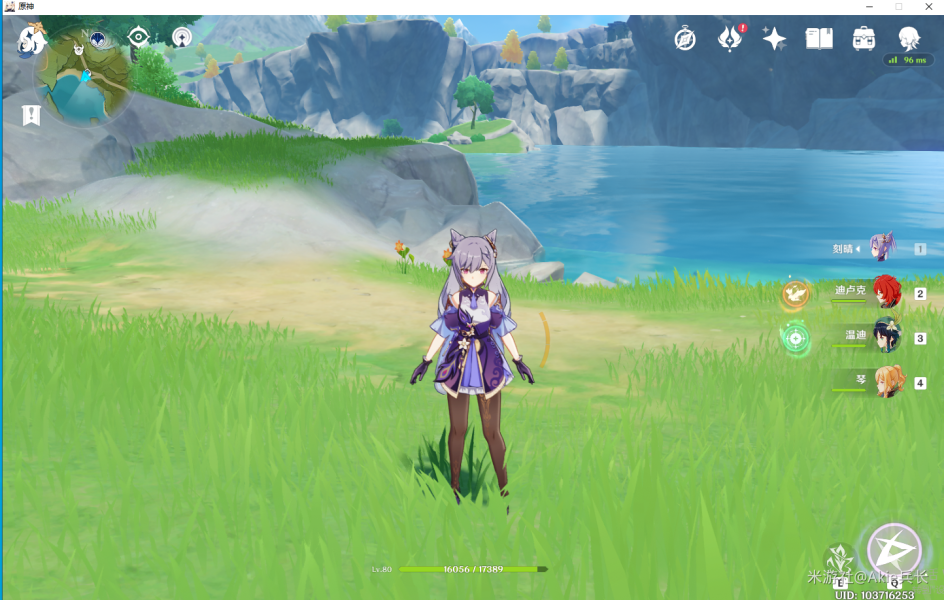
Task: Open the quest bookmark with the exclamation mark
Action: point(32,115)
